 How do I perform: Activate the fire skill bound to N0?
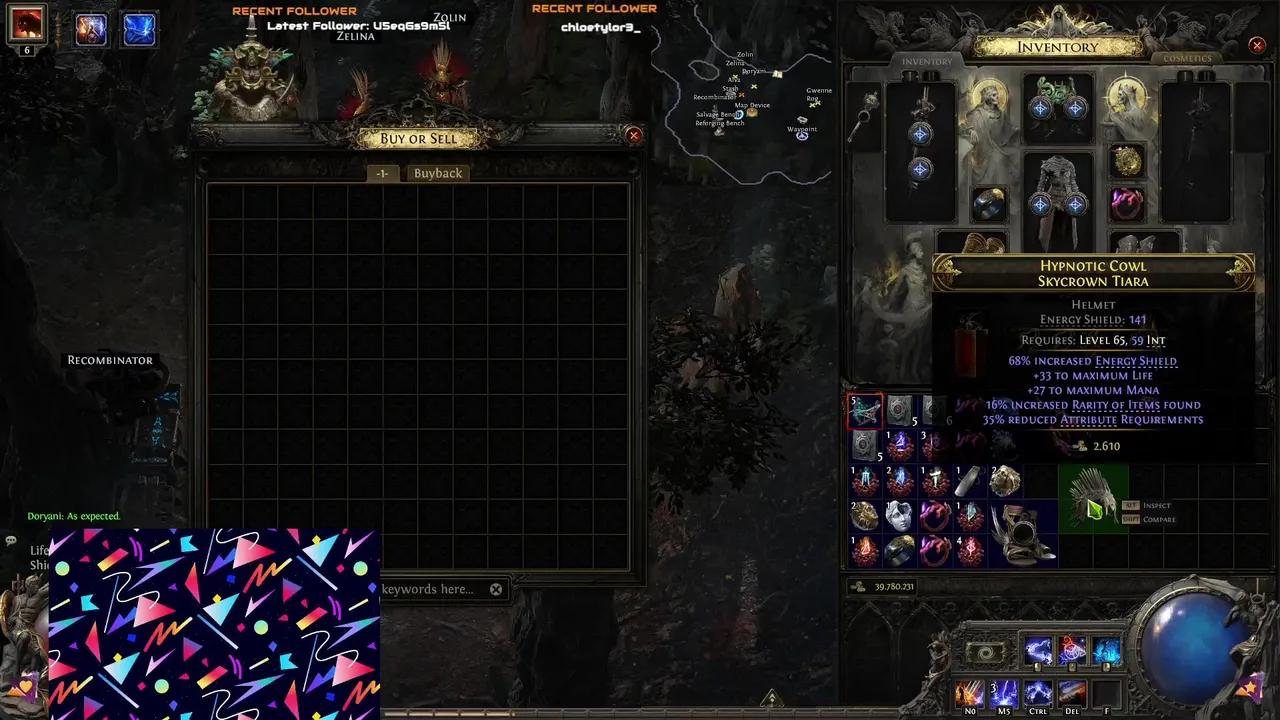click(970, 693)
